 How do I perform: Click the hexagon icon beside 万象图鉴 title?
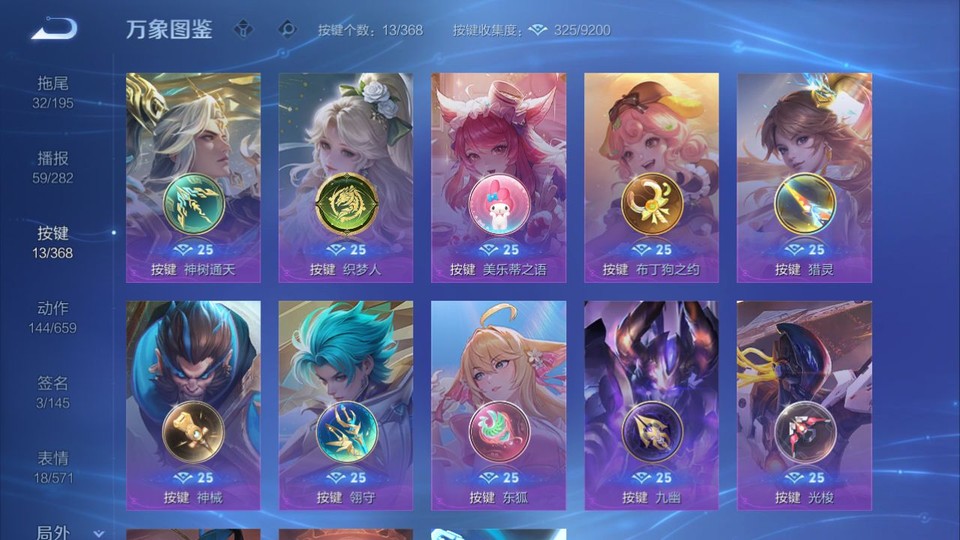pos(243,30)
